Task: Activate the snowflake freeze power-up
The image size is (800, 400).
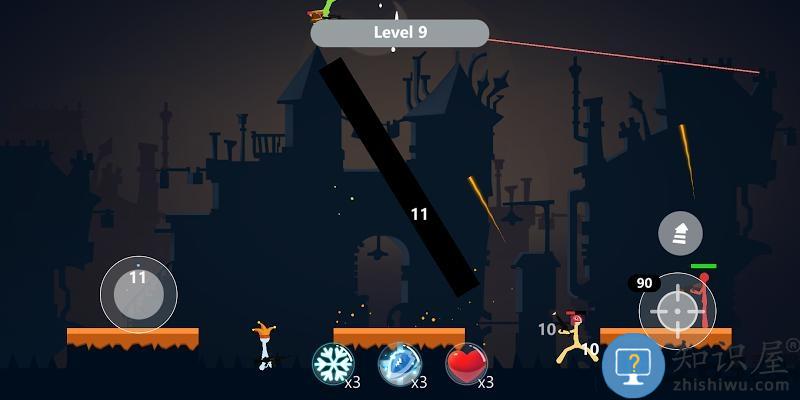Action: click(333, 364)
